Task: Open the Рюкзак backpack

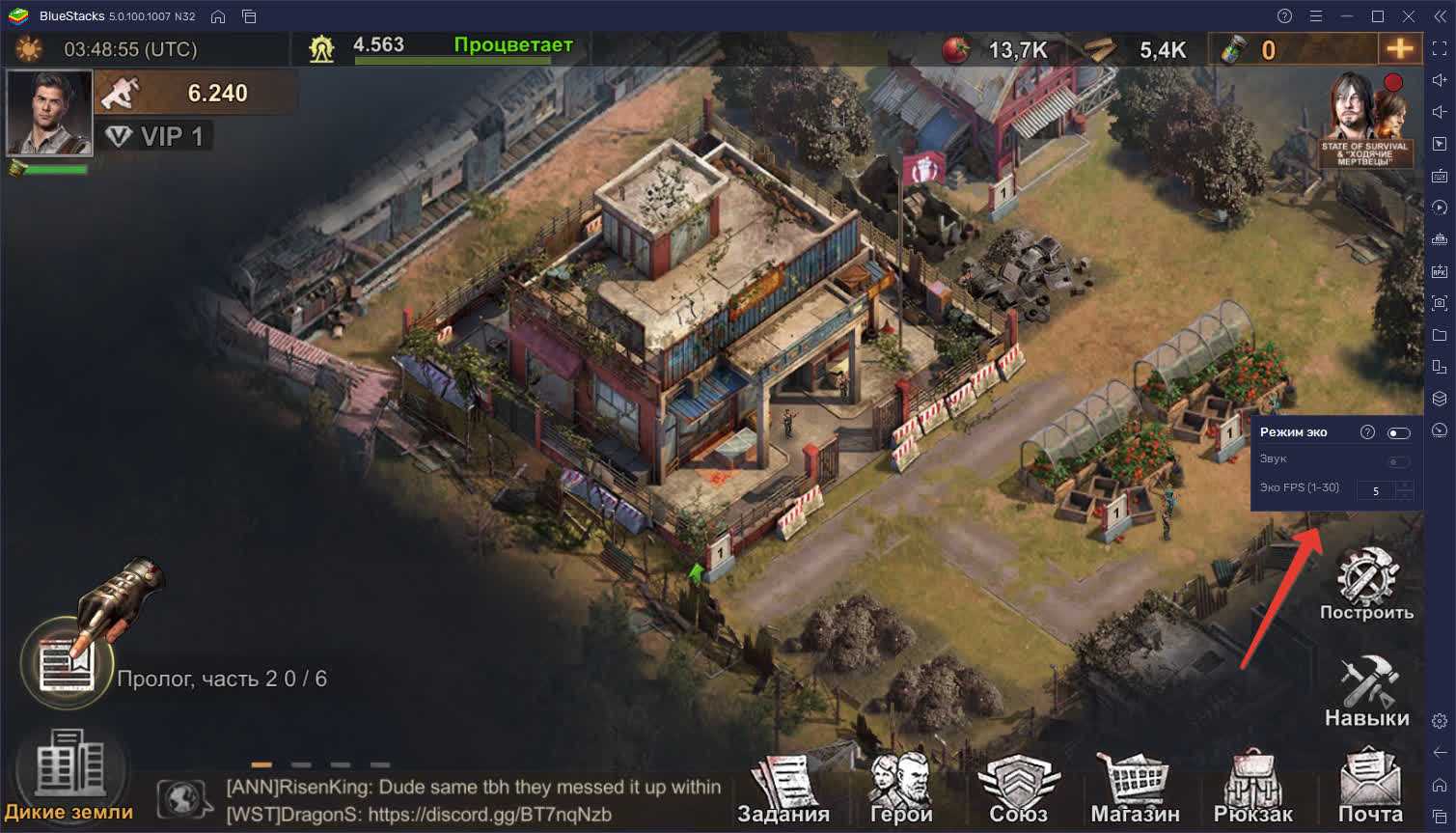Action: click(1252, 790)
